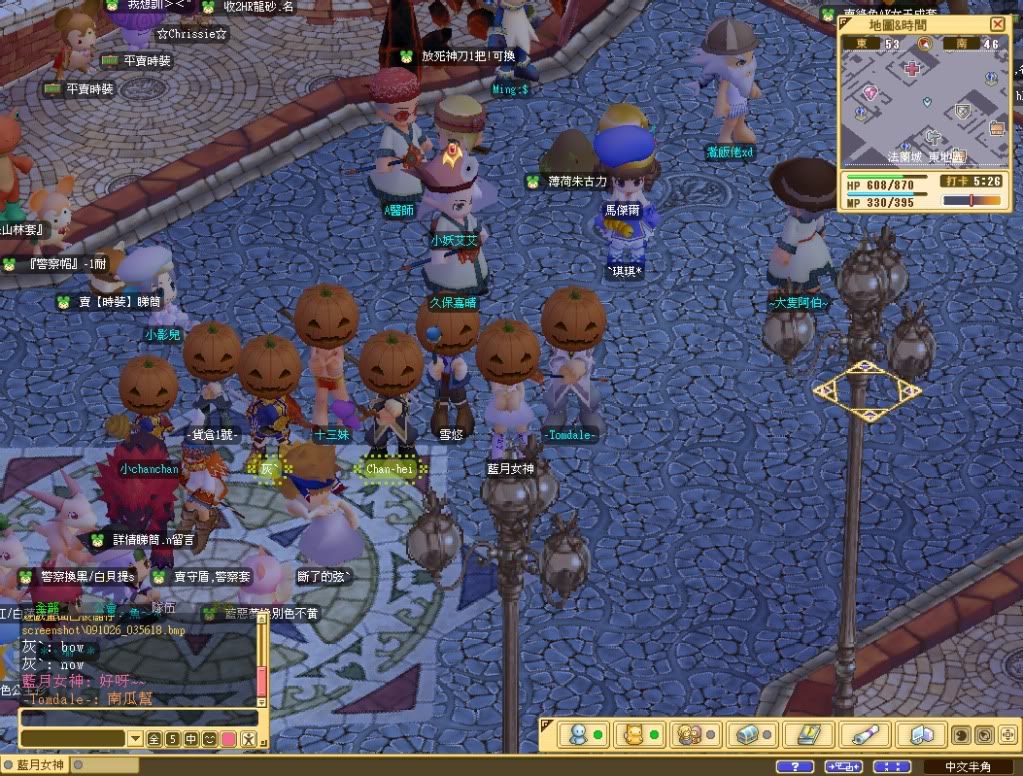Open the pet menu cat icon
1023x776 pixels.
634,735
